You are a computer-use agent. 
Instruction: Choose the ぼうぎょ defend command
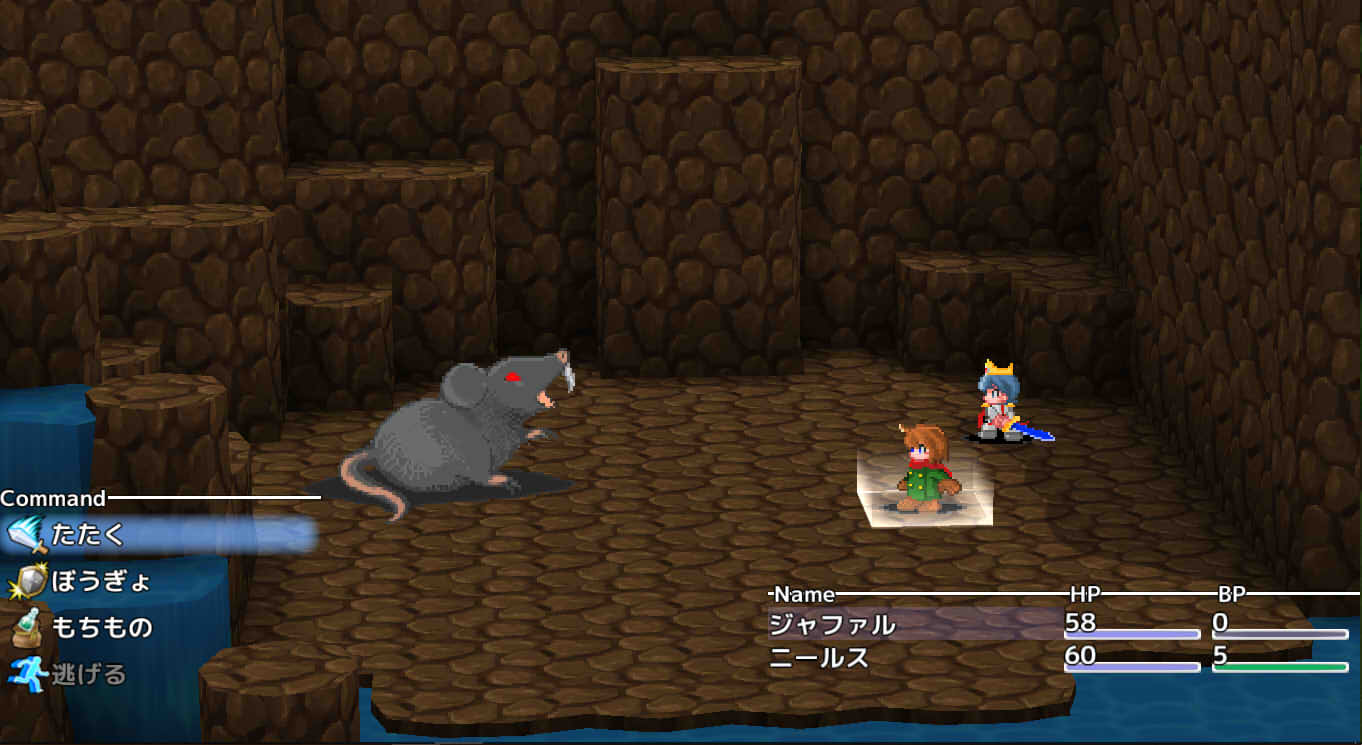coord(100,581)
